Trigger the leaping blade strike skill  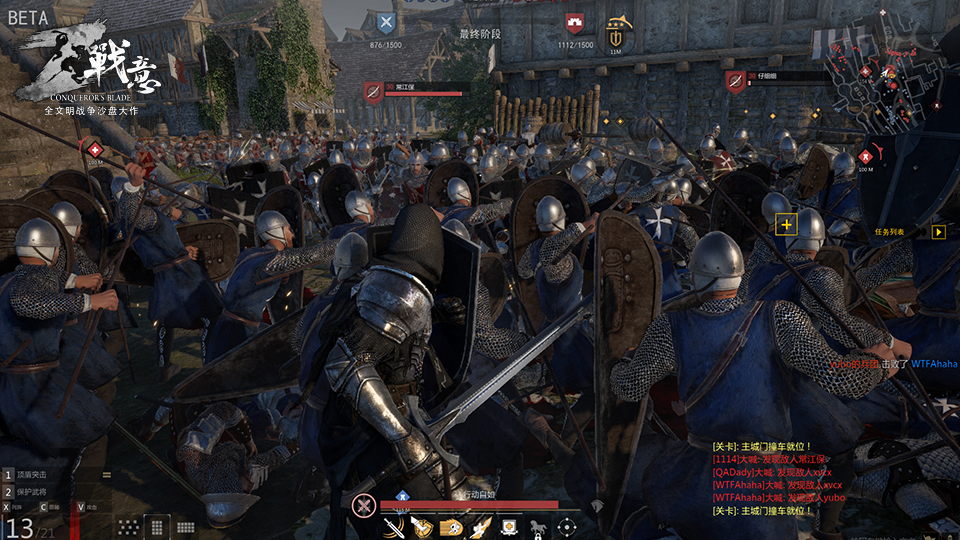(x=481, y=526)
